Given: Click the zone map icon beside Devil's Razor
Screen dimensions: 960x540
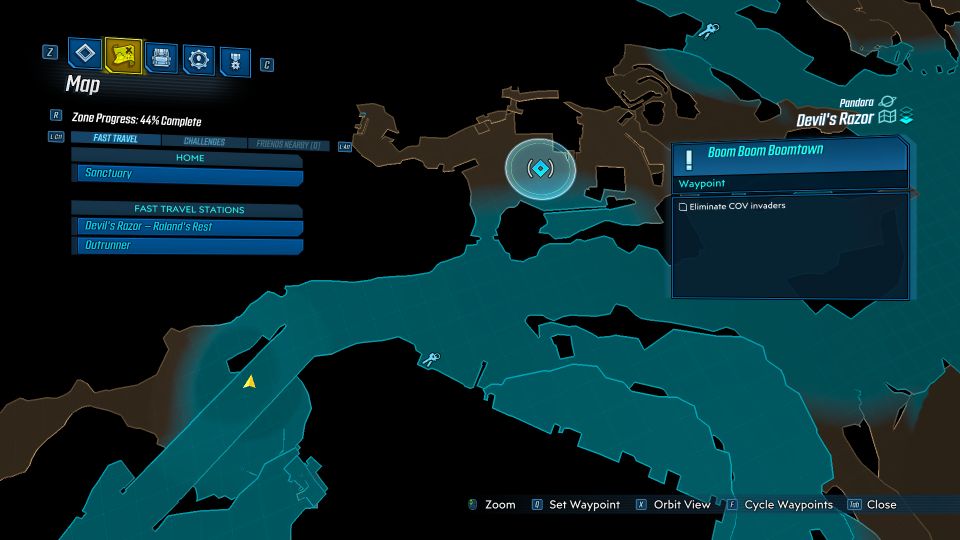Looking at the screenshot, I should pos(886,118).
